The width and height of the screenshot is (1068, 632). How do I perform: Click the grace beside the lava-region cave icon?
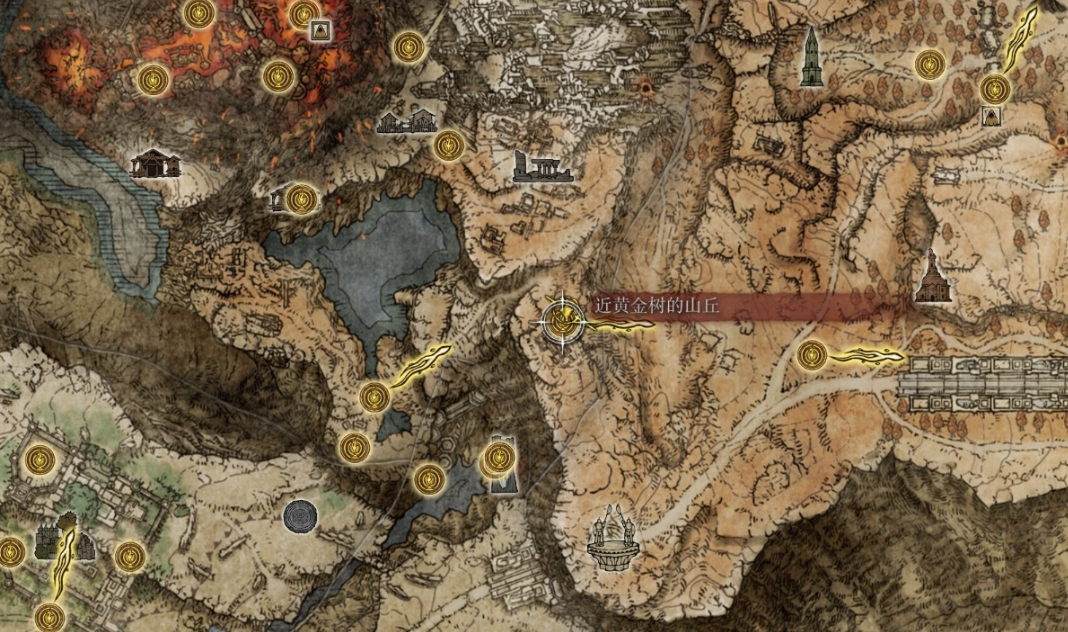304,14
